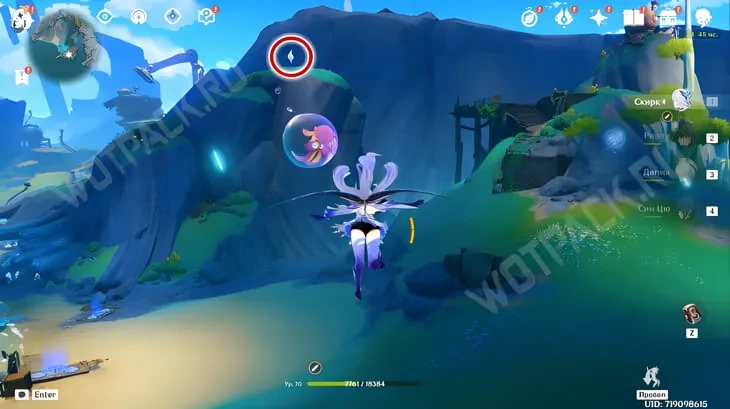This screenshot has width=730, height=409.
Task: Open the adventurer handbook book icon
Action: pos(633,17)
